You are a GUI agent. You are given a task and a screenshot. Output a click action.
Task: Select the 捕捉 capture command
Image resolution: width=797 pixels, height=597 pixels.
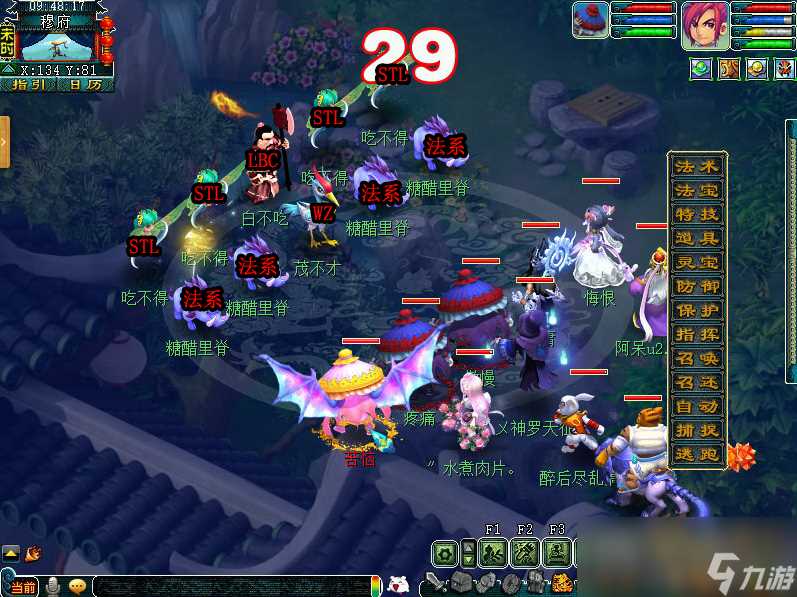pos(697,430)
